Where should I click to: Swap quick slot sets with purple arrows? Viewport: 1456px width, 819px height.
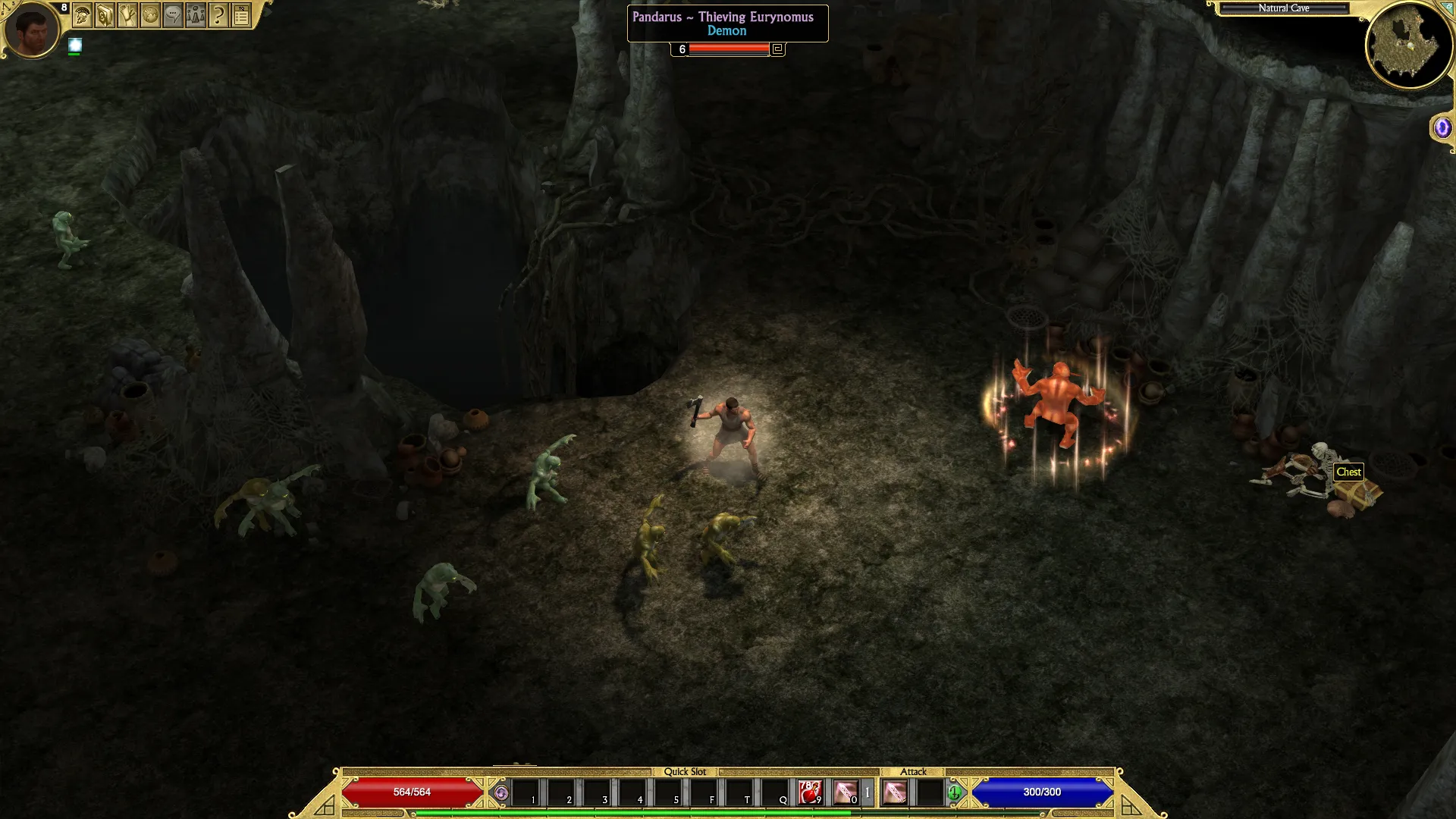coord(500,793)
